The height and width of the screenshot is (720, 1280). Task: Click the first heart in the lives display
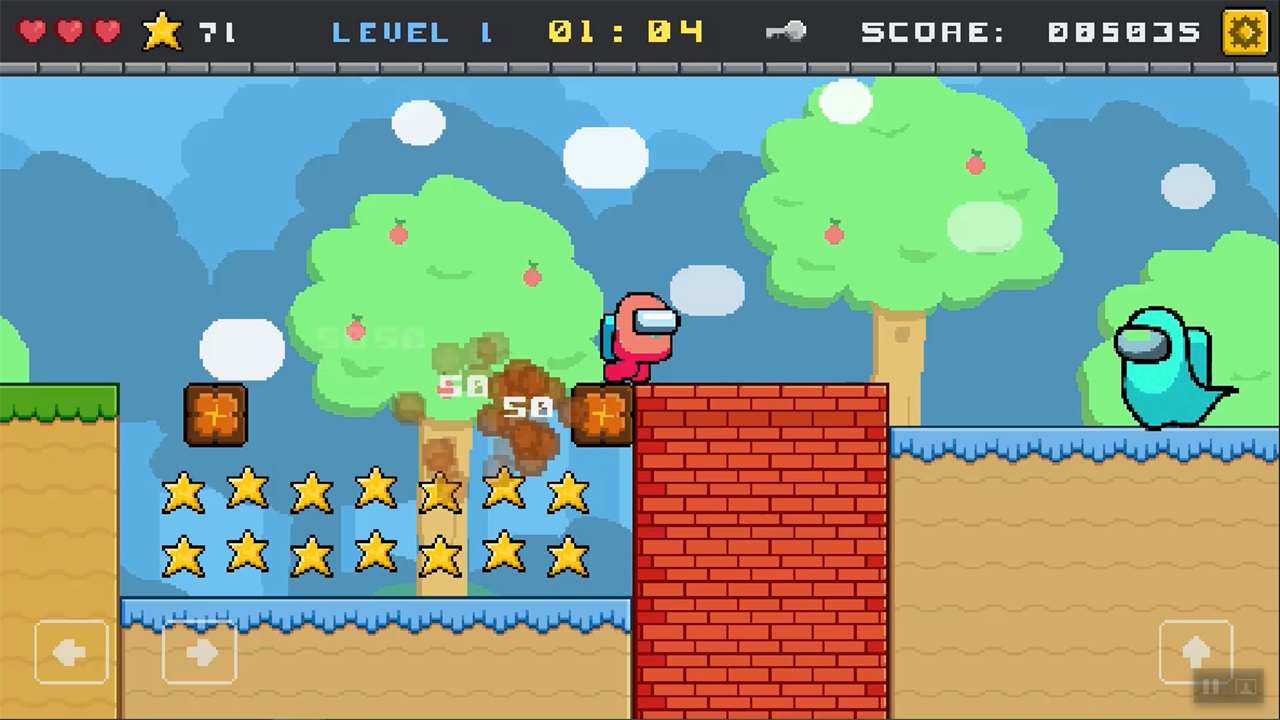(x=31, y=31)
